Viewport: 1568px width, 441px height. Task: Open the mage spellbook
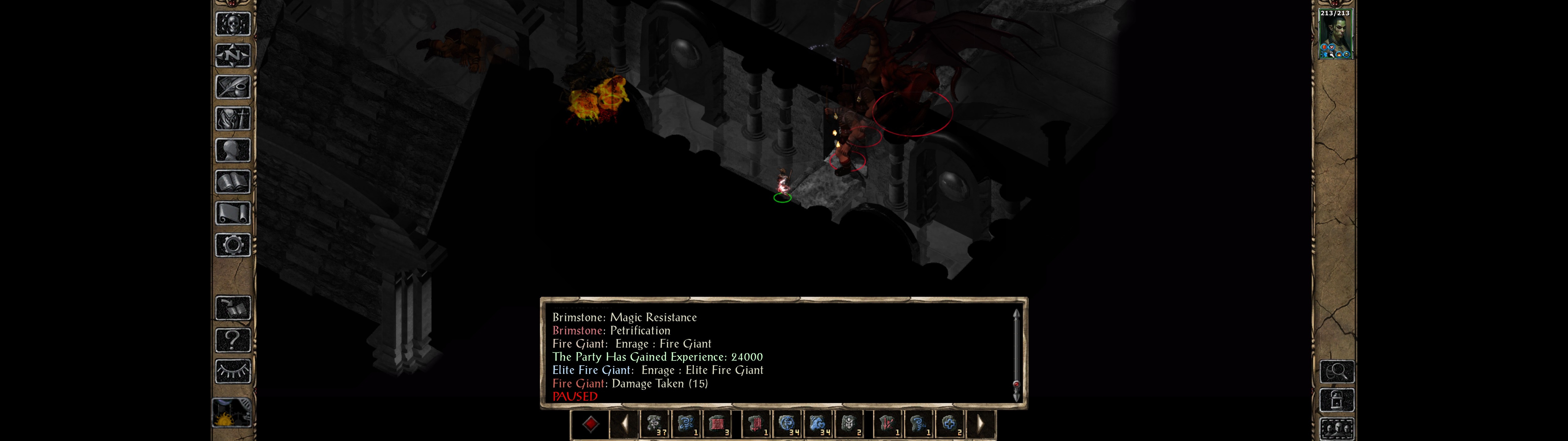pos(232,182)
